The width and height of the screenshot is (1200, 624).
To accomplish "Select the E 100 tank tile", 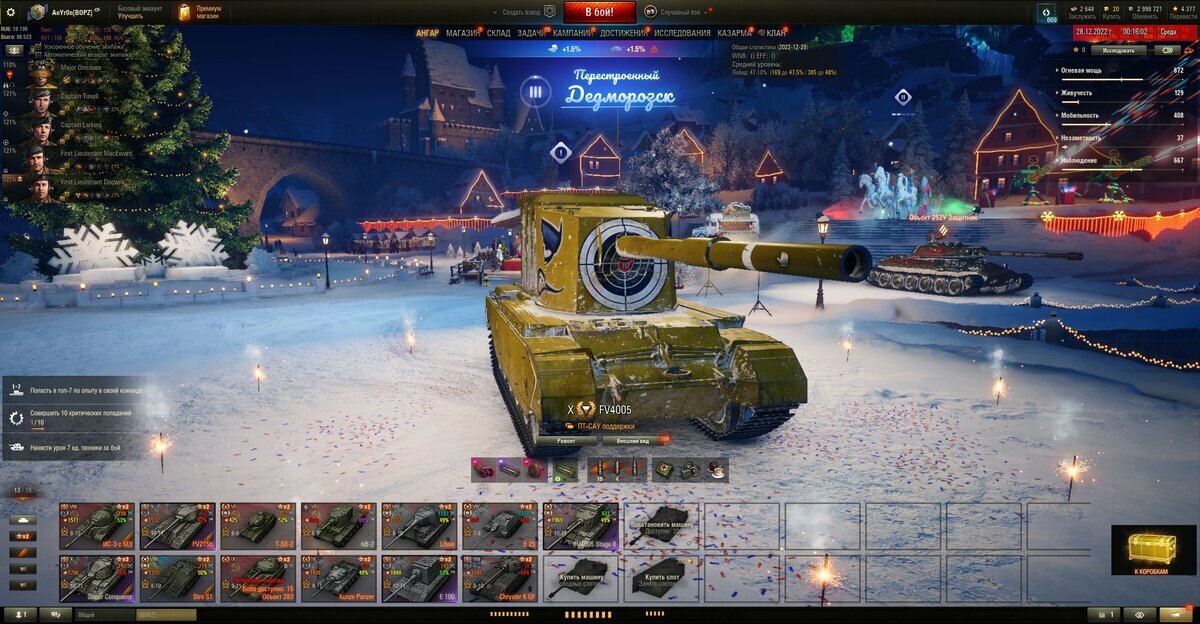I will (x=418, y=578).
